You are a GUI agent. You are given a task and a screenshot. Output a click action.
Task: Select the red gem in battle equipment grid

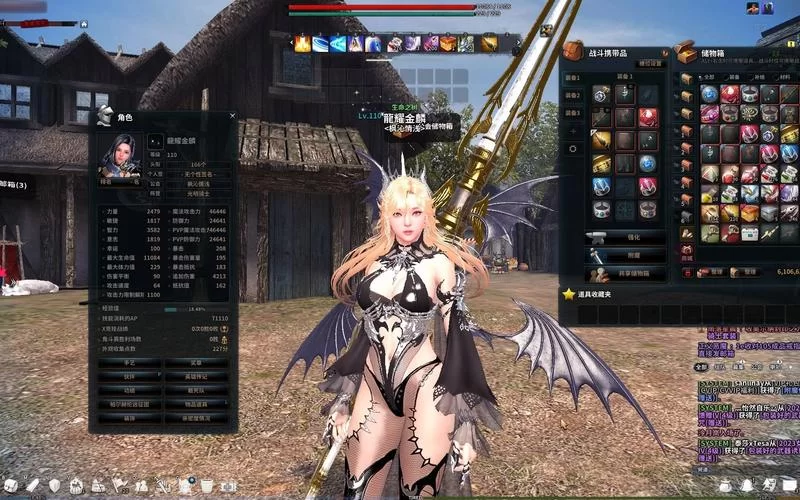click(647, 116)
